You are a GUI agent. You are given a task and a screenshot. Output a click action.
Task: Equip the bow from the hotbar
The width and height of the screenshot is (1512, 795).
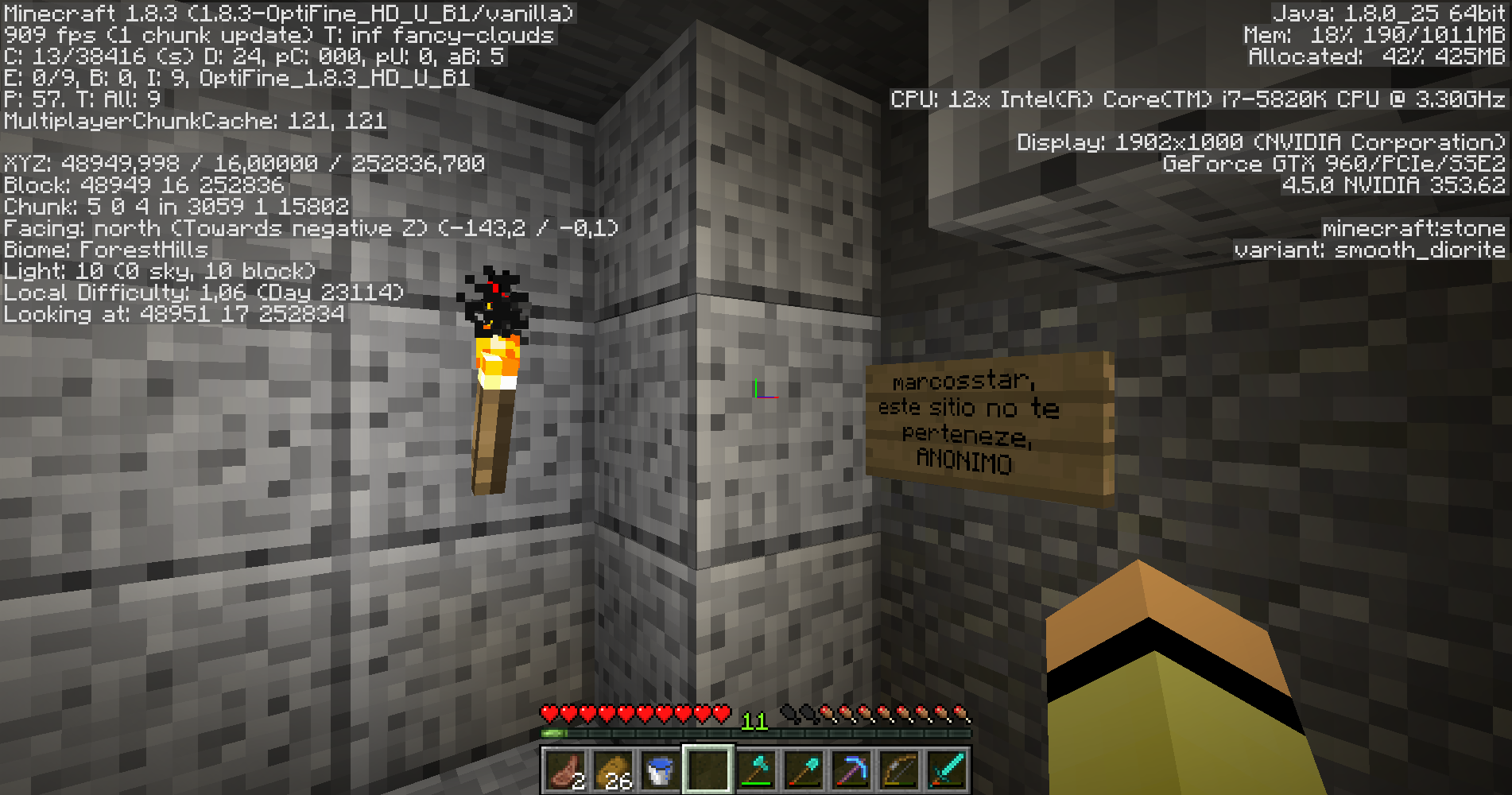coord(899,770)
